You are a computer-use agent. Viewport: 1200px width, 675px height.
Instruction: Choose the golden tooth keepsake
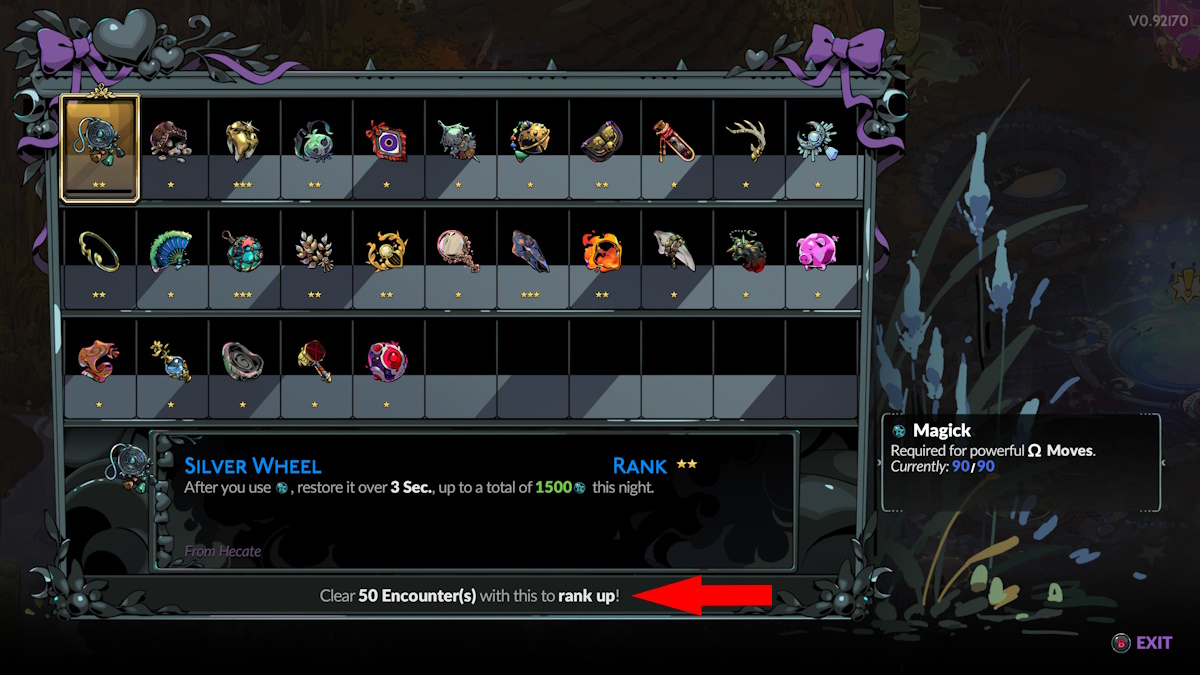pyautogui.click(x=244, y=141)
